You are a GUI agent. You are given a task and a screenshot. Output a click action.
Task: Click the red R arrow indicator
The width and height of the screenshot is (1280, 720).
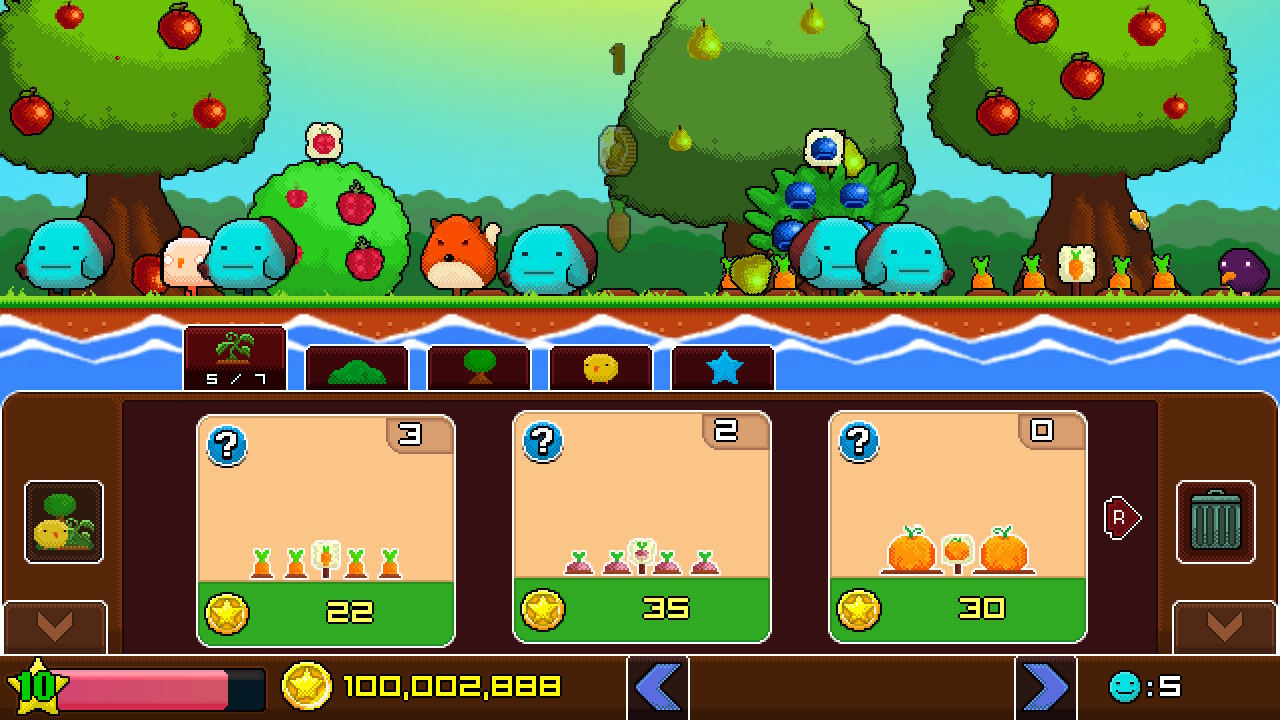pyautogui.click(x=1122, y=518)
